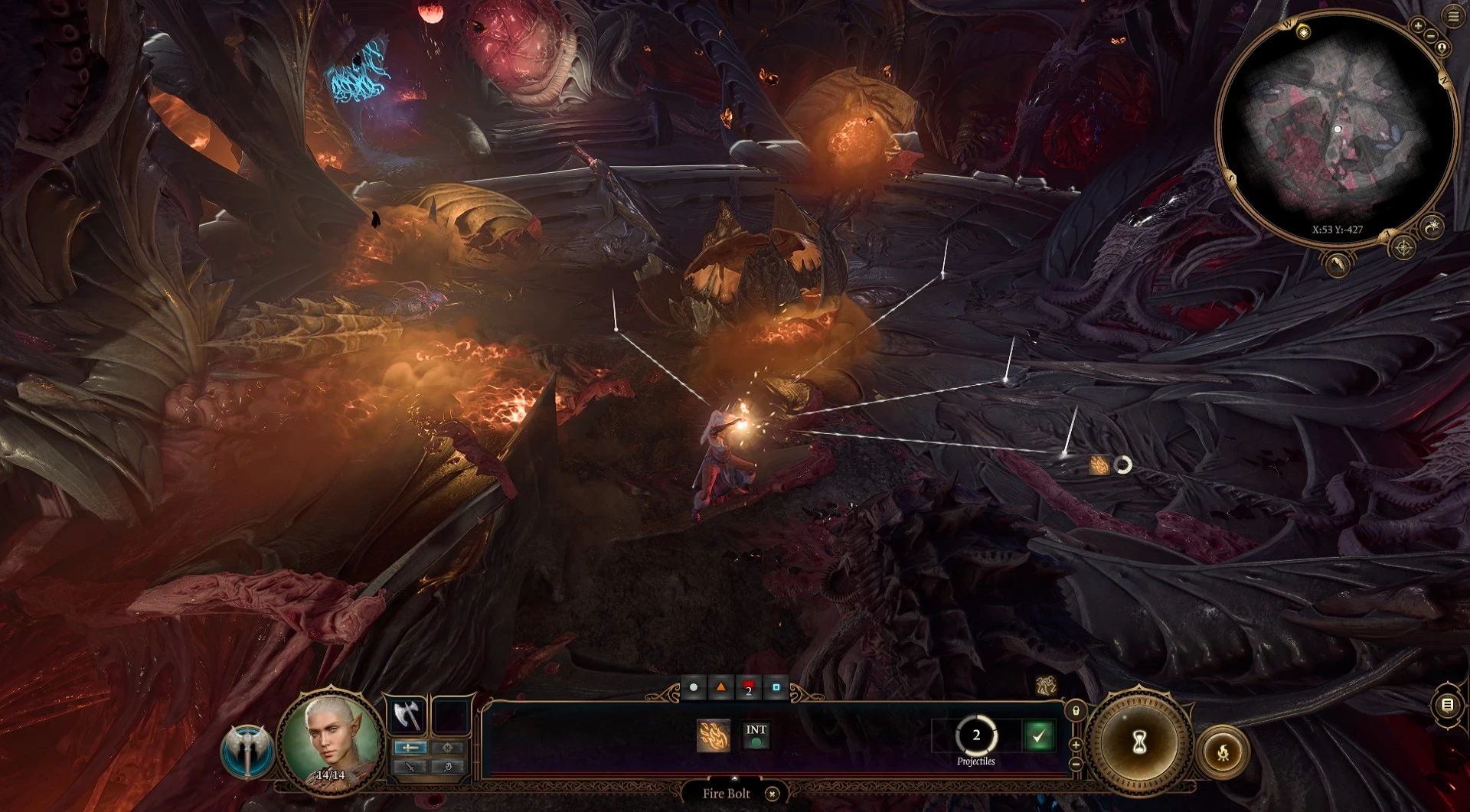Zoom out on the minimap

pos(1429,37)
